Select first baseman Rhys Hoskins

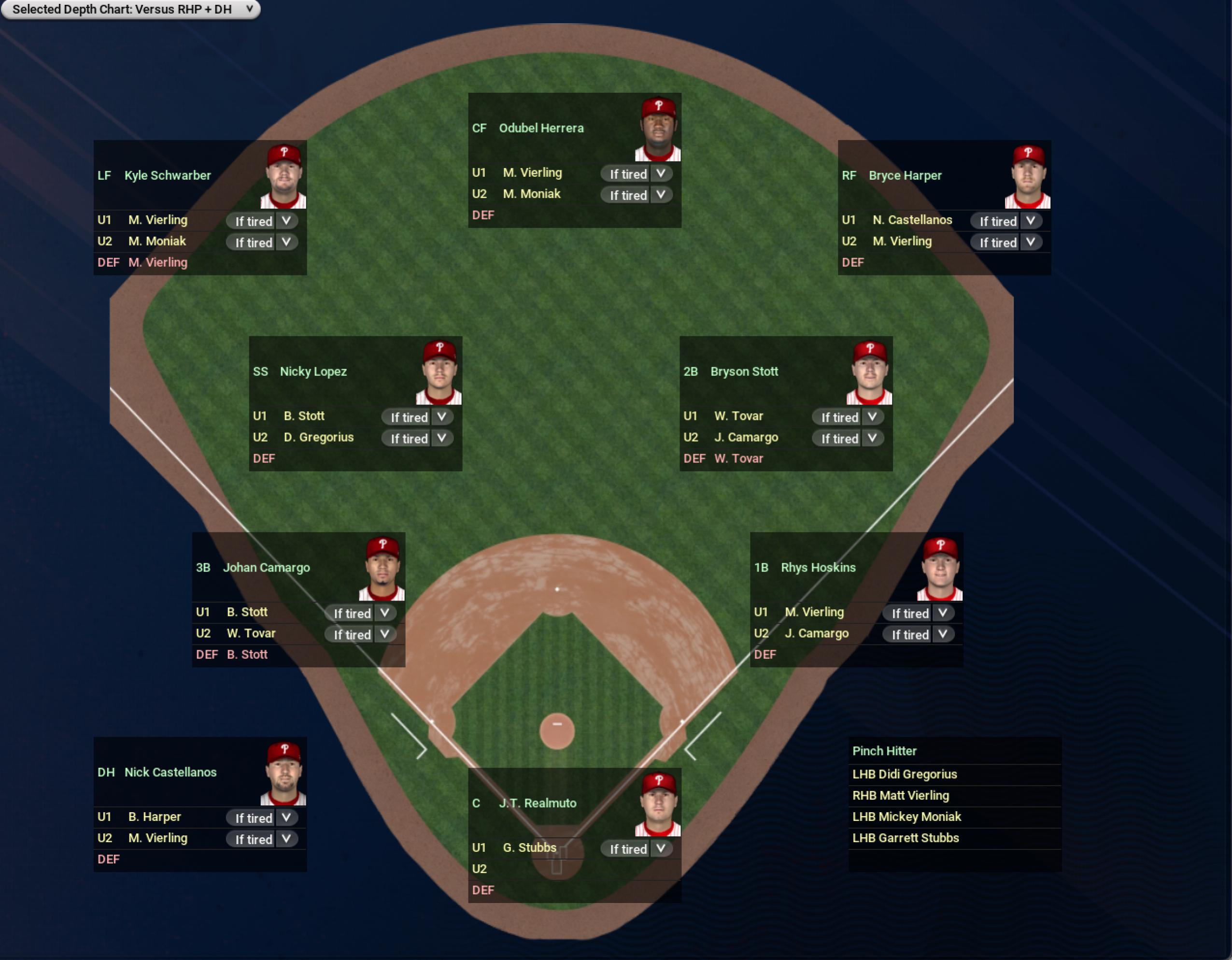point(818,567)
